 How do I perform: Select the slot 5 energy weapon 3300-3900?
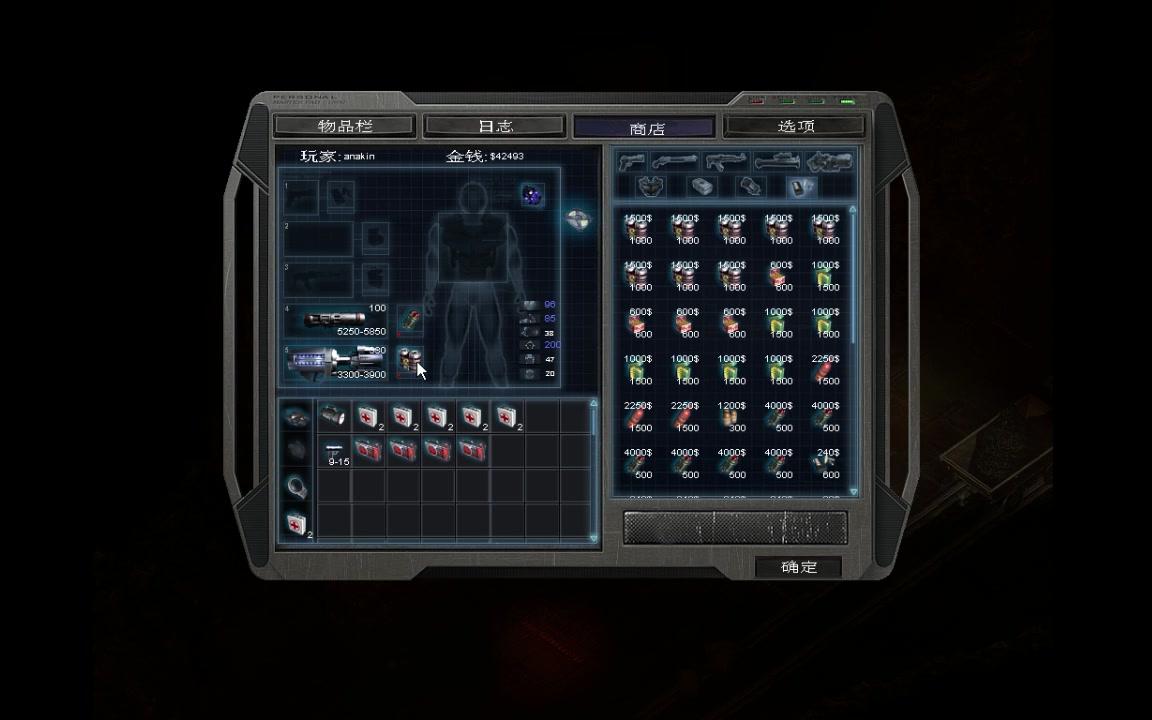(336, 362)
